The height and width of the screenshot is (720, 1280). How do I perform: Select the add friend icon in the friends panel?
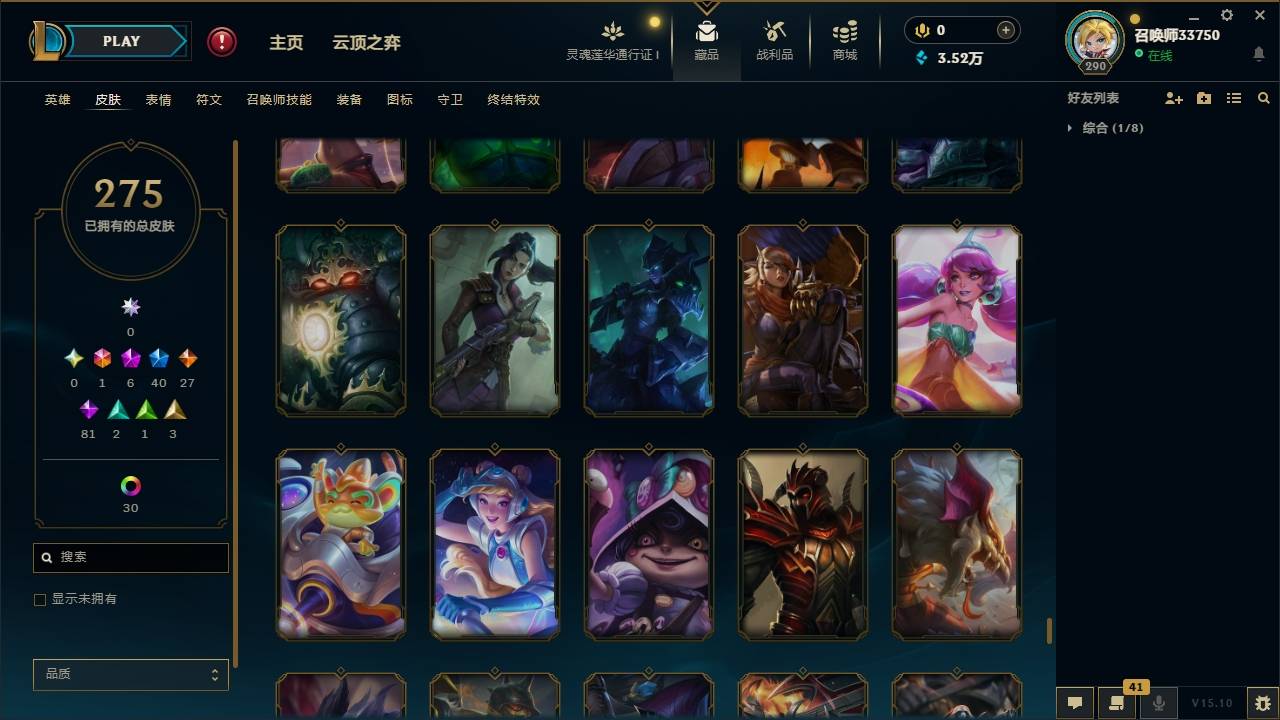1174,97
